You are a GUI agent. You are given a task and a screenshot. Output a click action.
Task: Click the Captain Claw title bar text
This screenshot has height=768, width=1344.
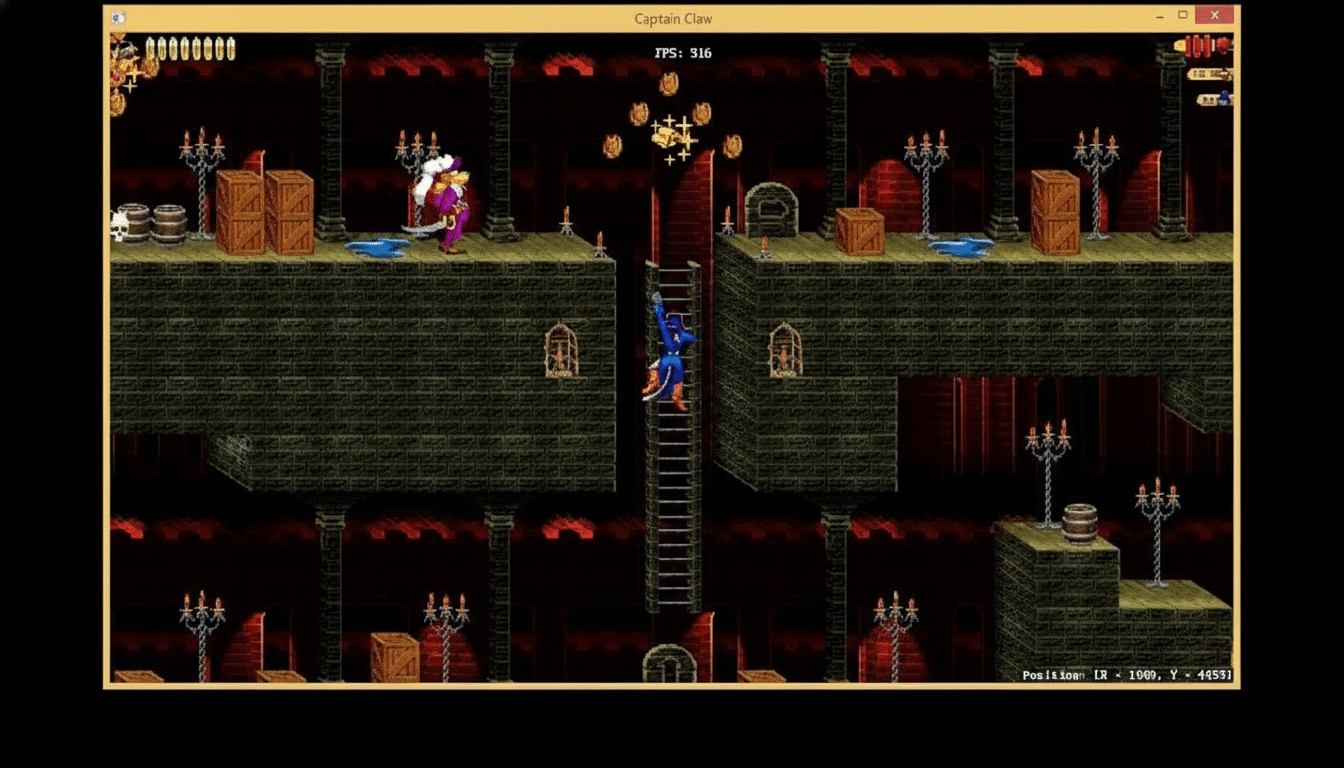(x=672, y=18)
